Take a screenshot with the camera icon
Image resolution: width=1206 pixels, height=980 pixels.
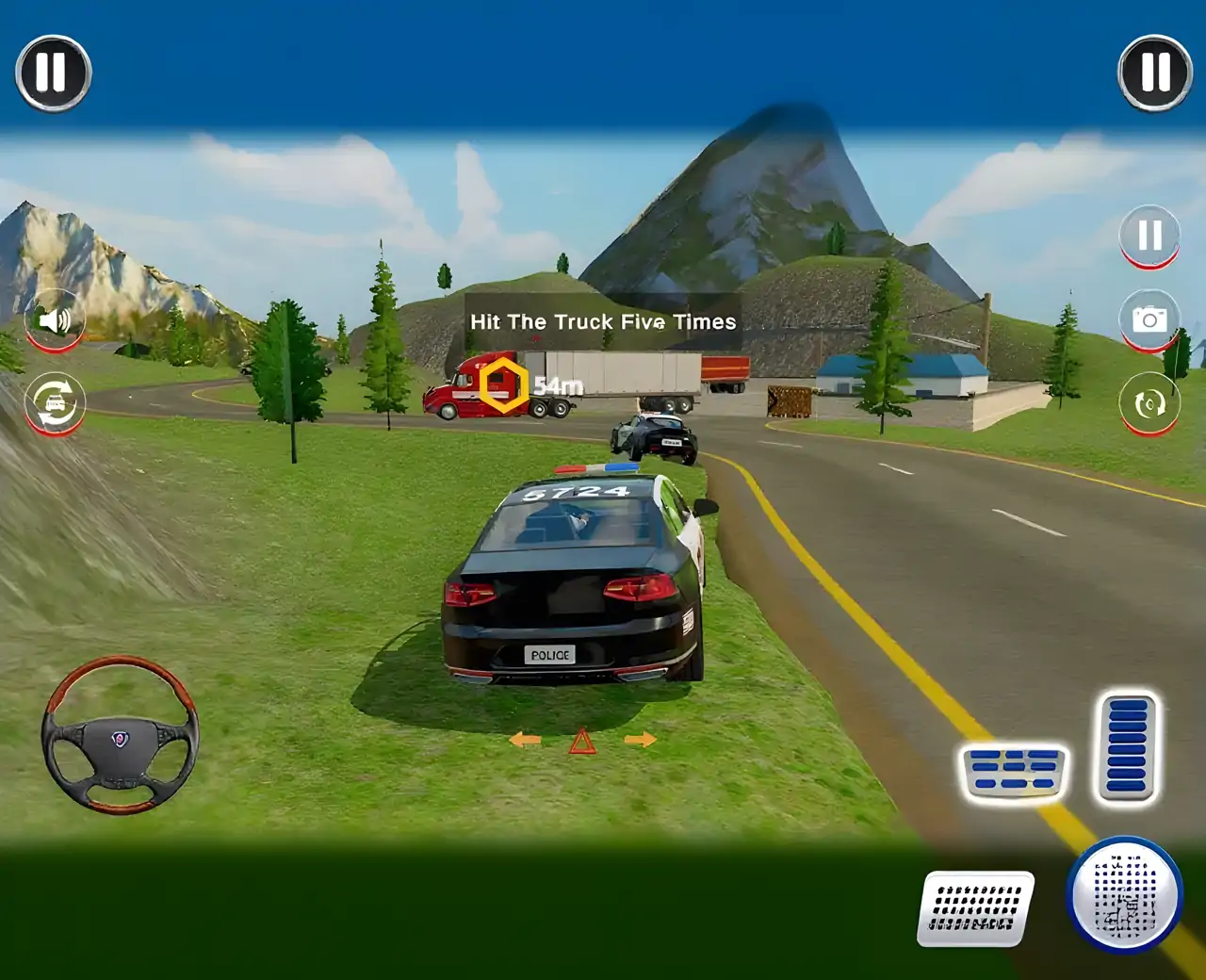[x=1149, y=319]
